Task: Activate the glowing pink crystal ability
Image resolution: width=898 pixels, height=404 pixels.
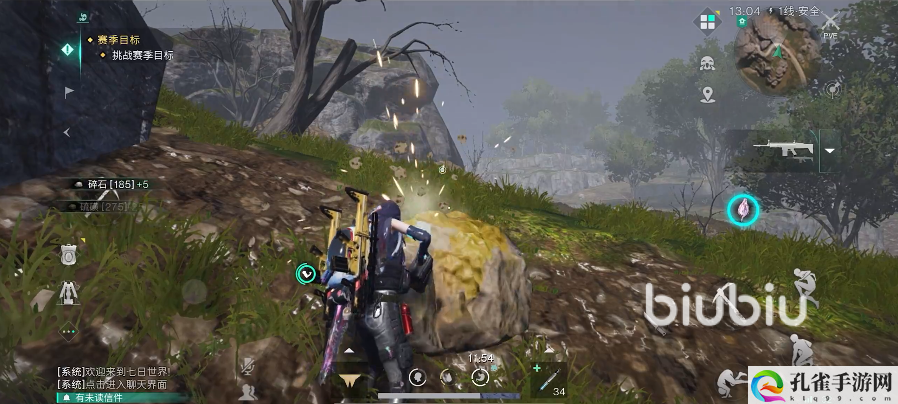Action: click(743, 209)
